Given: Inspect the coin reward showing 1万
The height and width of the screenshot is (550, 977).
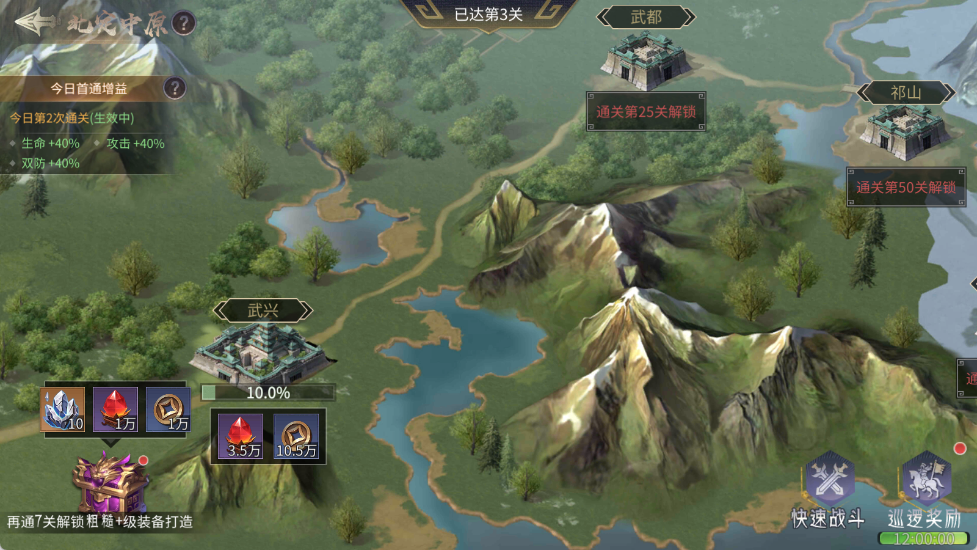Looking at the screenshot, I should pyautogui.click(x=168, y=410).
